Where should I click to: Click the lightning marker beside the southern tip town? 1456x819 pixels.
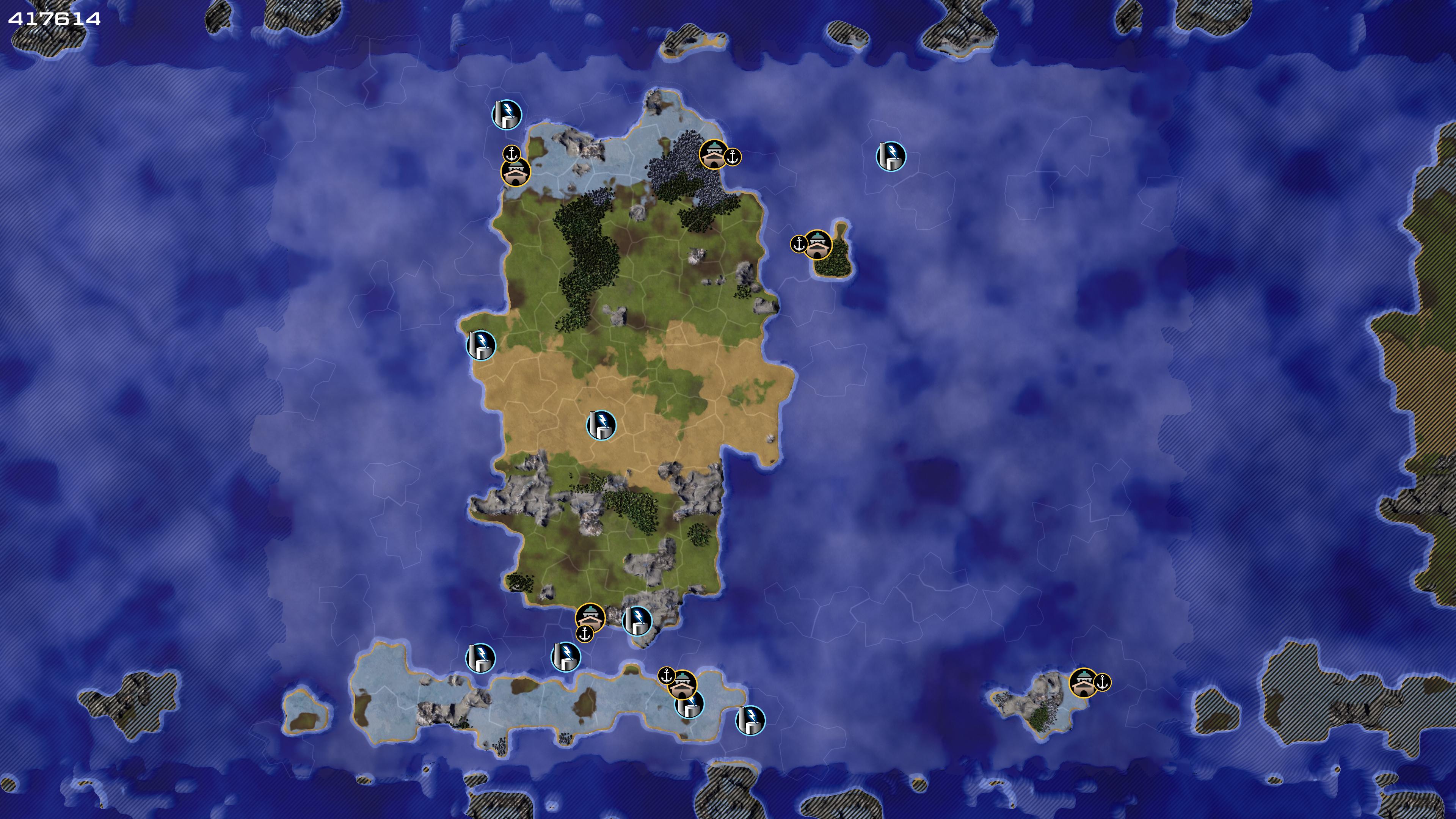[x=637, y=621]
